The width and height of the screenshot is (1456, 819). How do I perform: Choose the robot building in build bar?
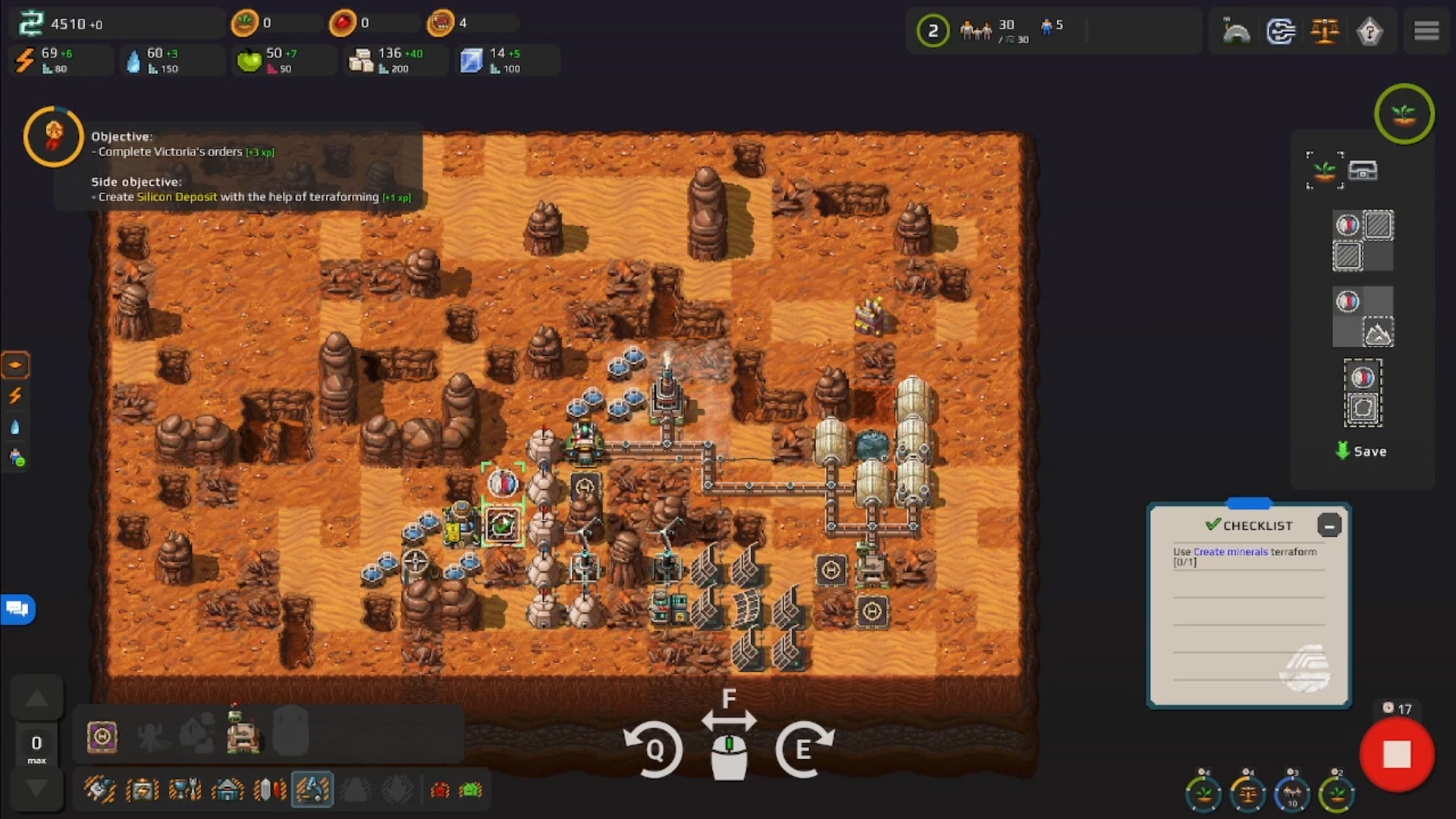pos(243,733)
